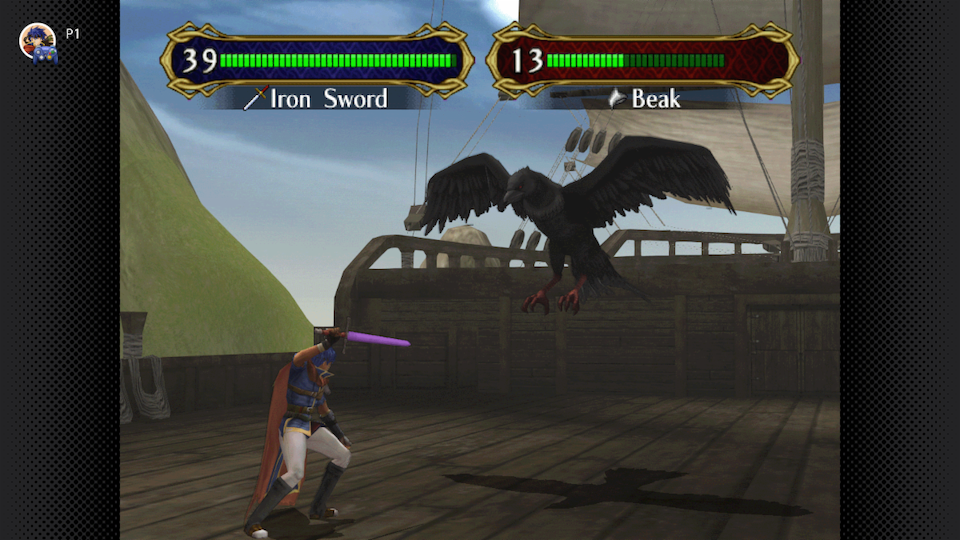Select the enemy's Beak weapon label
Image resolution: width=960 pixels, height=540 pixels.
click(645, 98)
